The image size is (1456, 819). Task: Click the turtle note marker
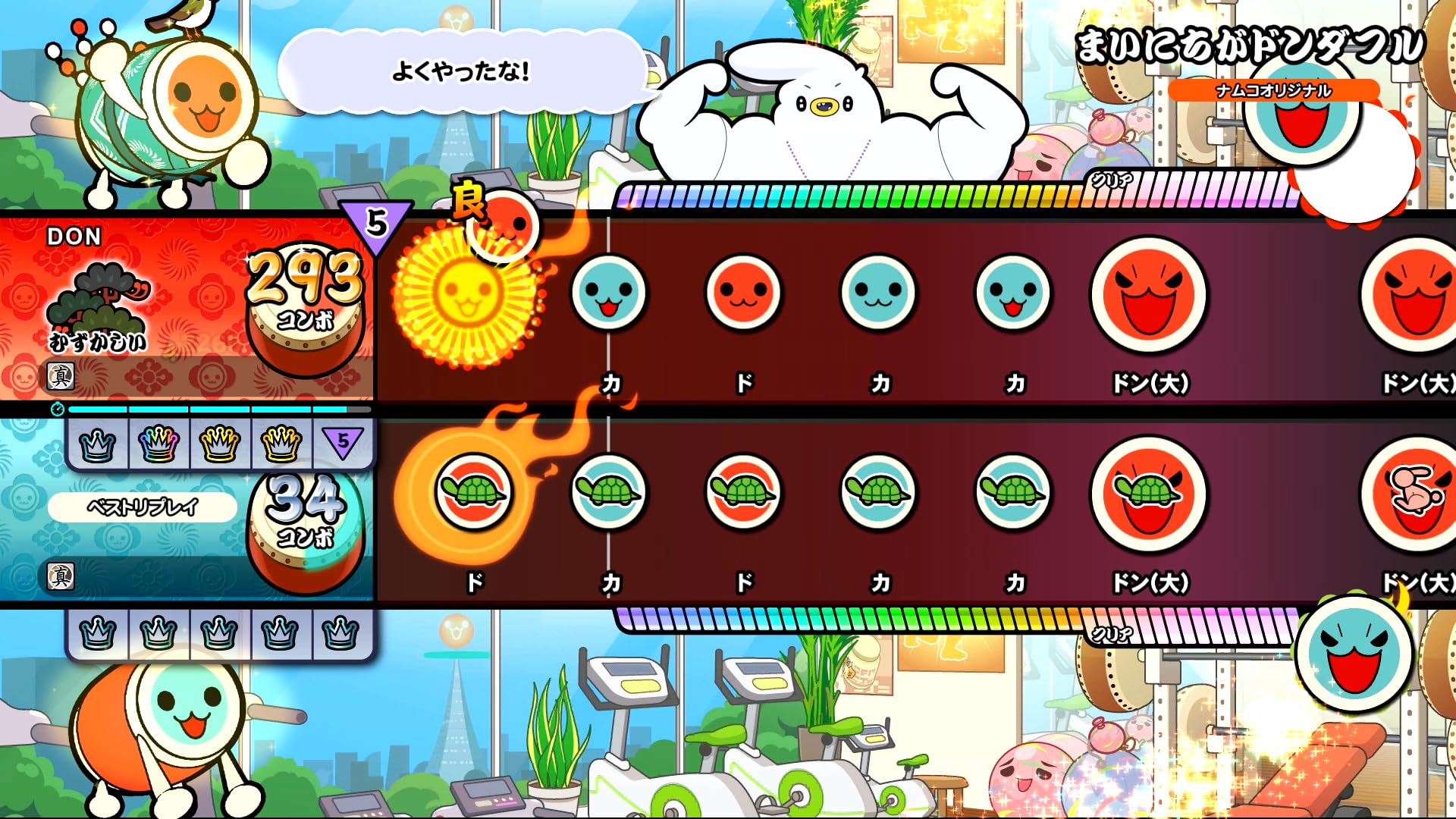(610, 493)
